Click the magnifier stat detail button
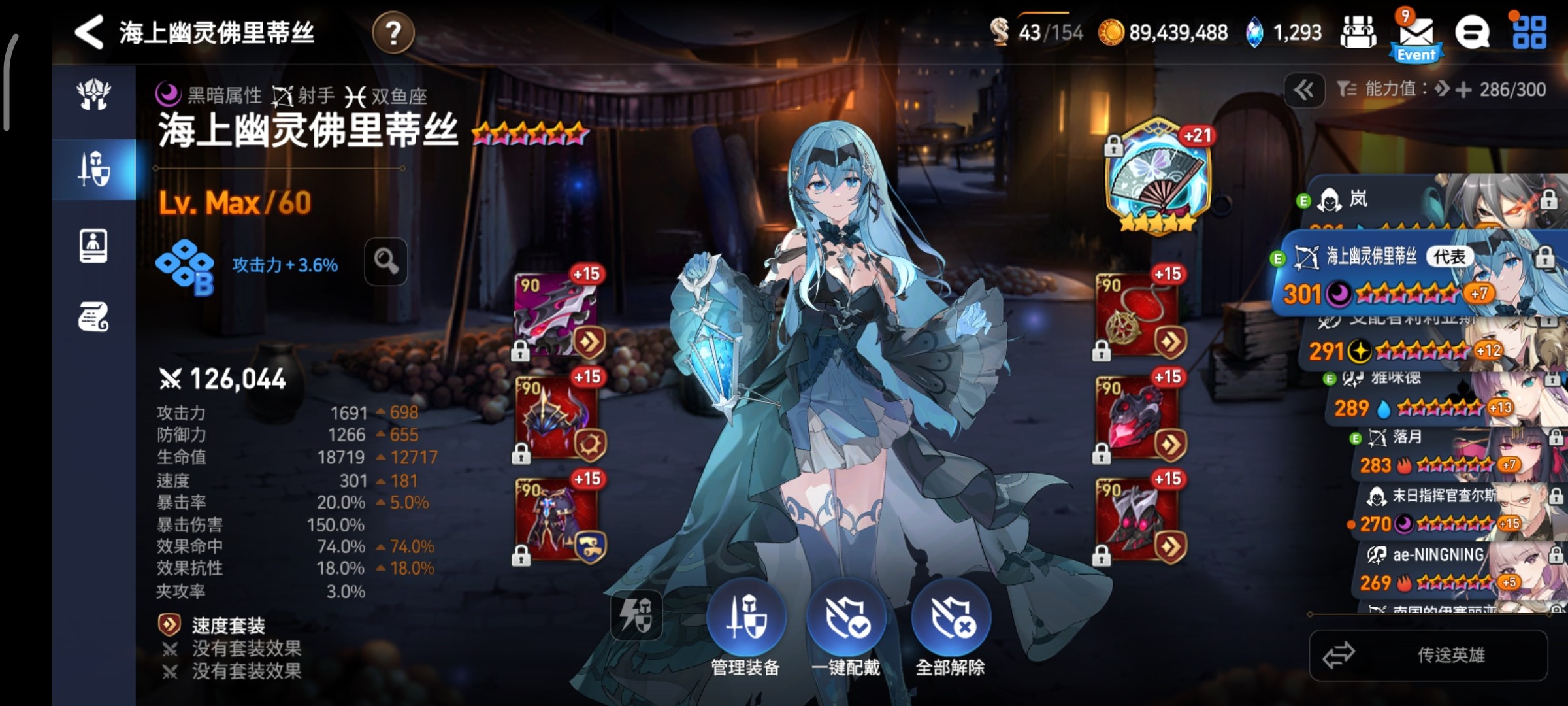 (x=385, y=262)
